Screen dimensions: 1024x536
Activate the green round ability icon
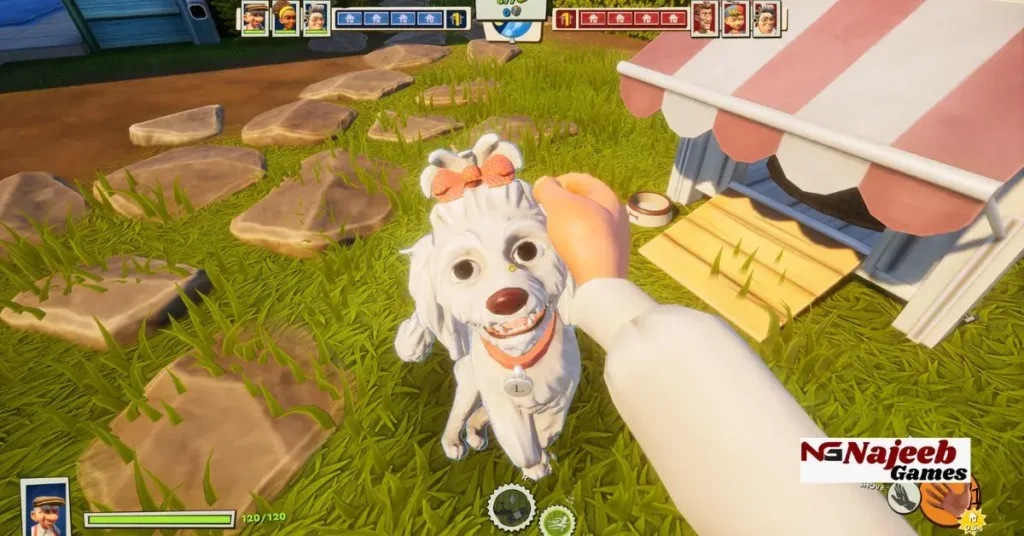[x=556, y=521]
